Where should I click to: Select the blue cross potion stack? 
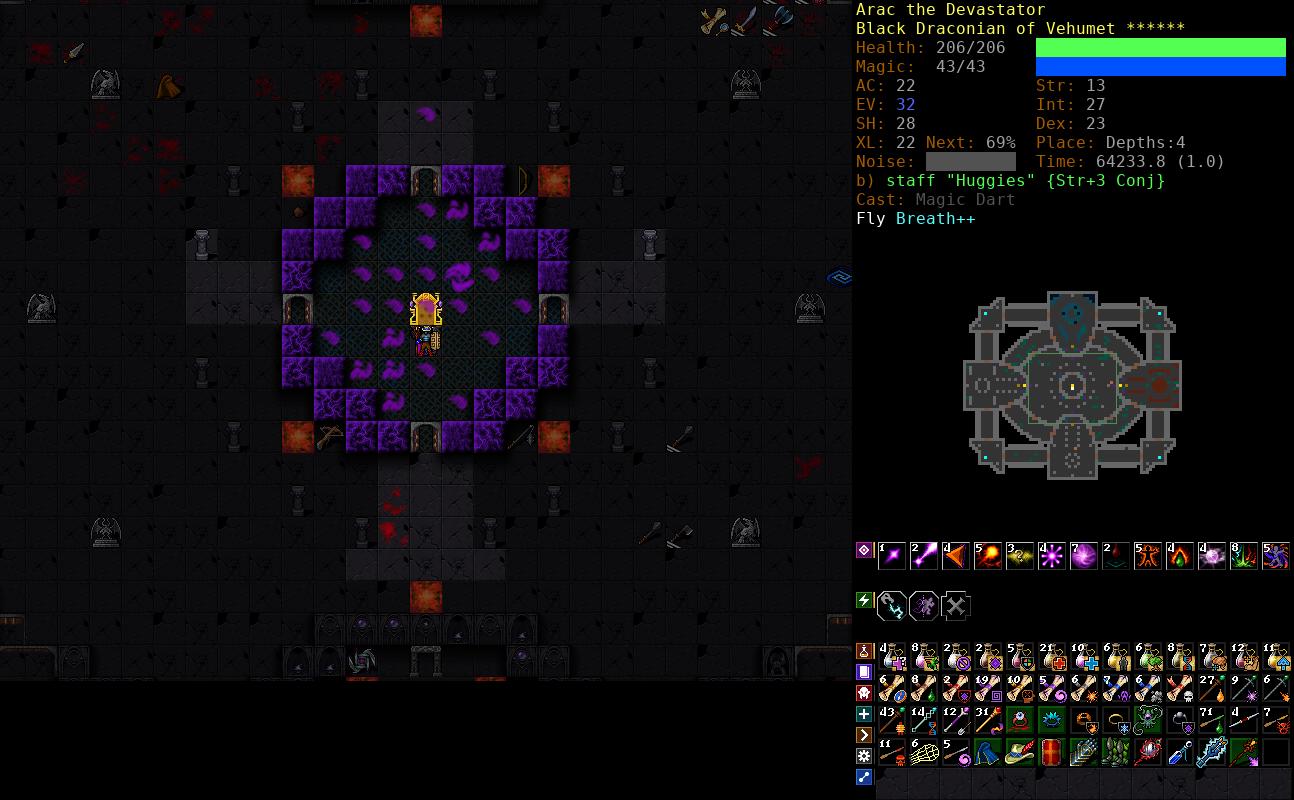point(1084,658)
